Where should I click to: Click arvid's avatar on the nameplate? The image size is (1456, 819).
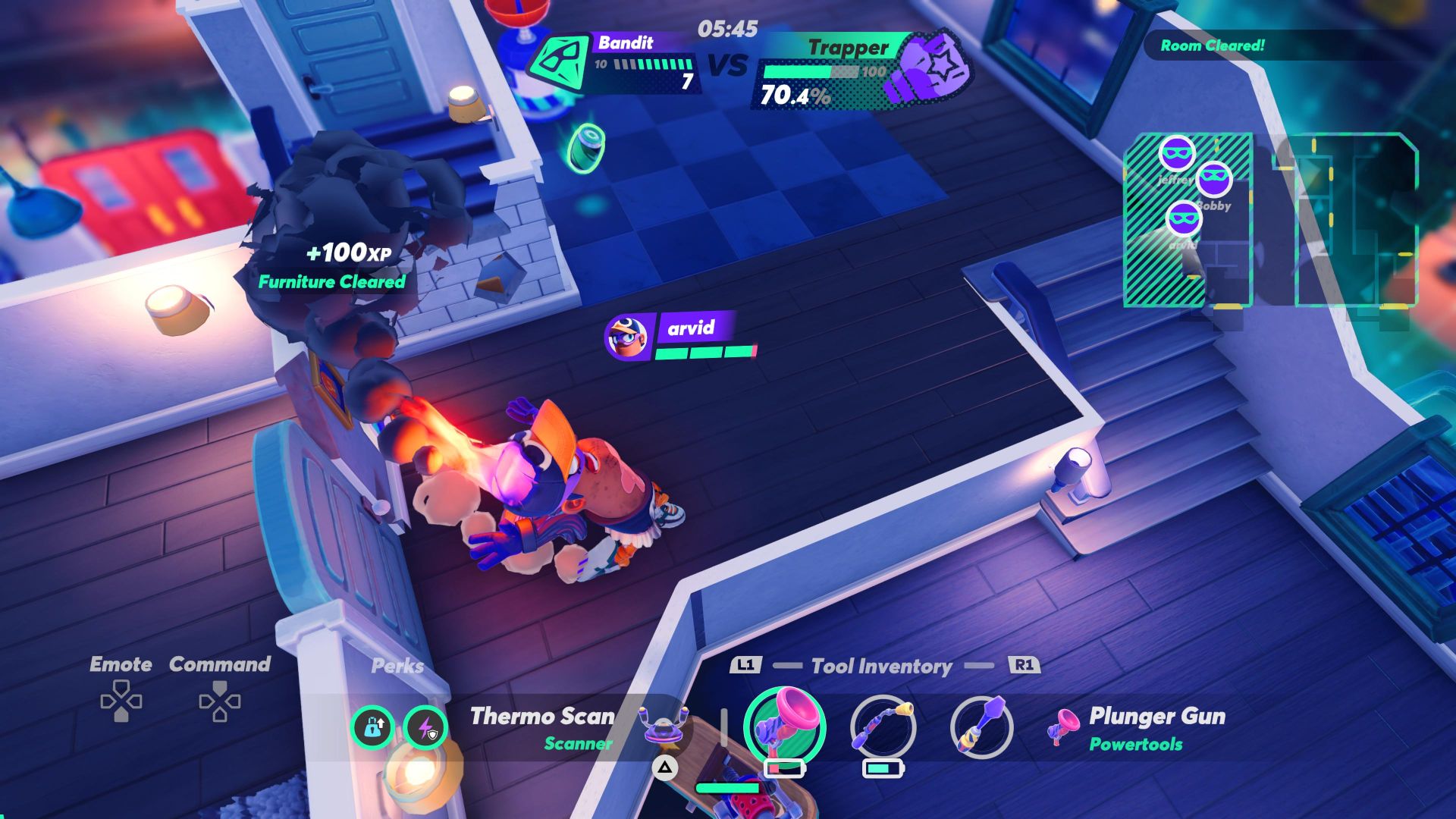pyautogui.click(x=627, y=337)
